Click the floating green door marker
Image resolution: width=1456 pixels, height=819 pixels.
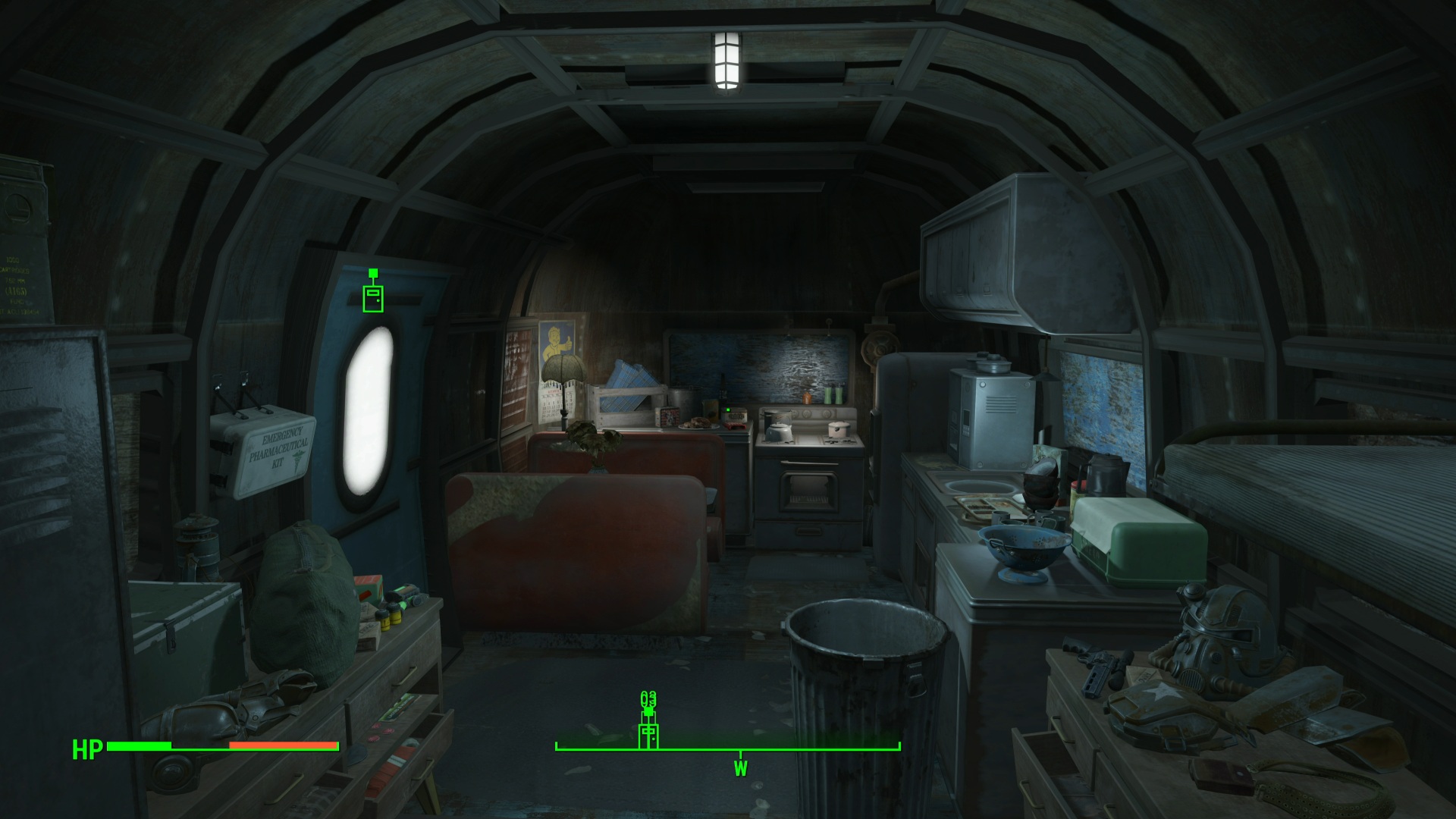[372, 296]
